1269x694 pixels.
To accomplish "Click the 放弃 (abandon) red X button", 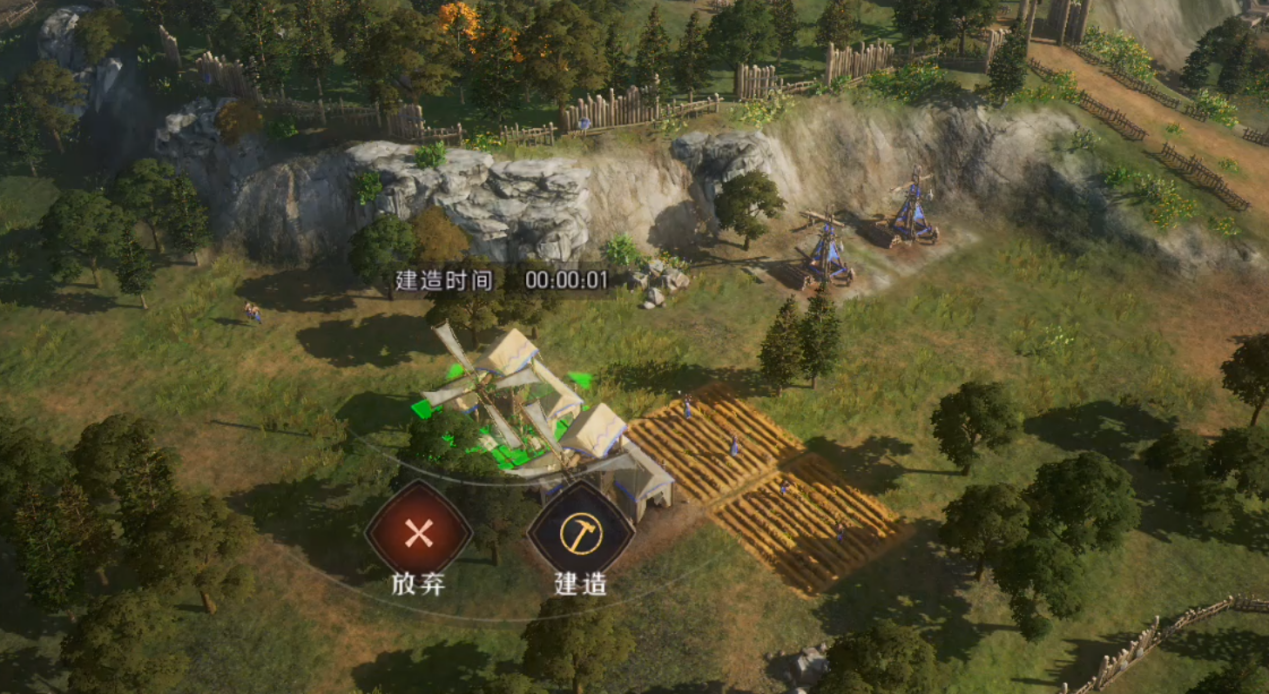I will (x=418, y=533).
